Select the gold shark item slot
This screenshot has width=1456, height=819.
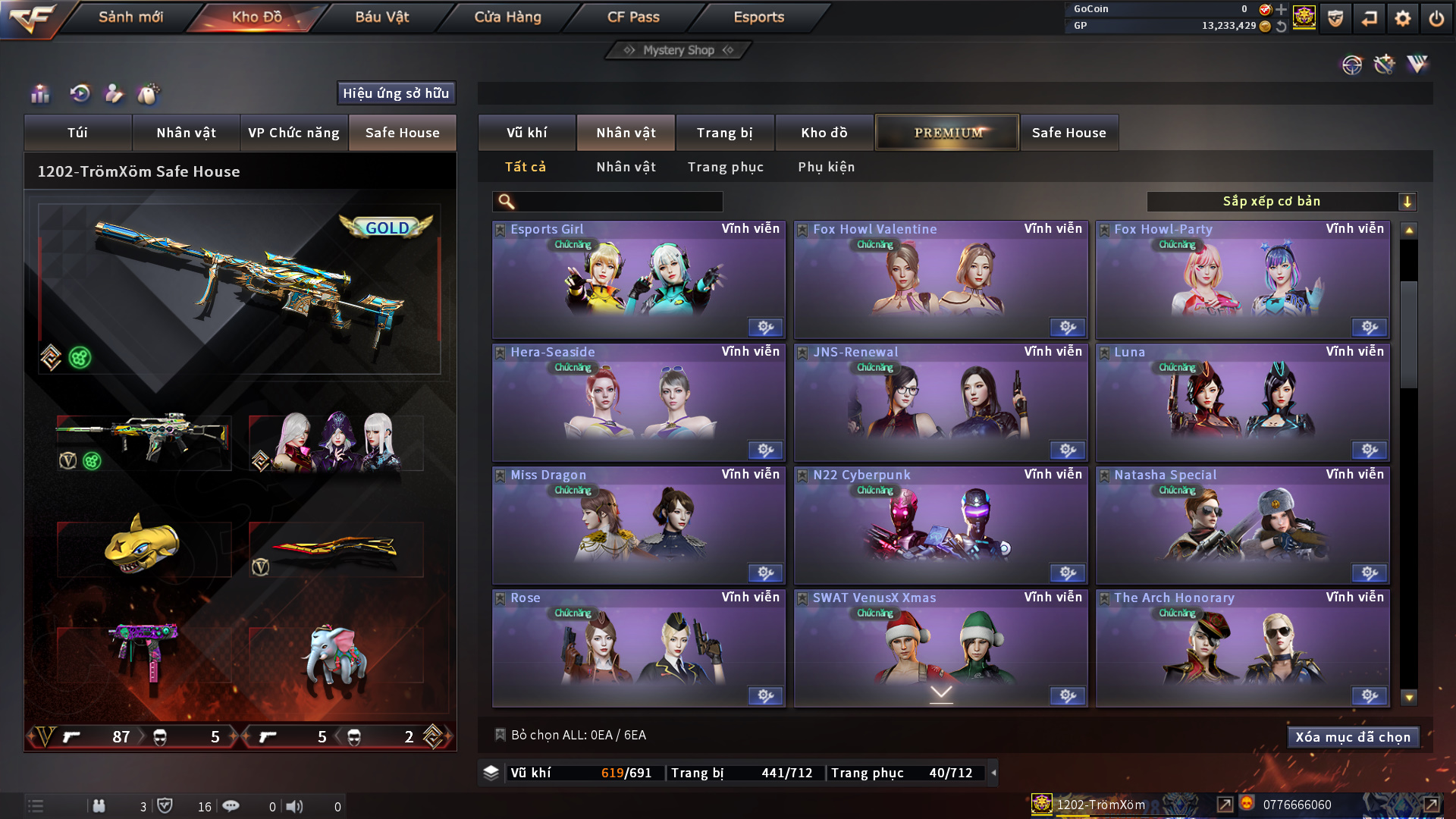tap(143, 546)
